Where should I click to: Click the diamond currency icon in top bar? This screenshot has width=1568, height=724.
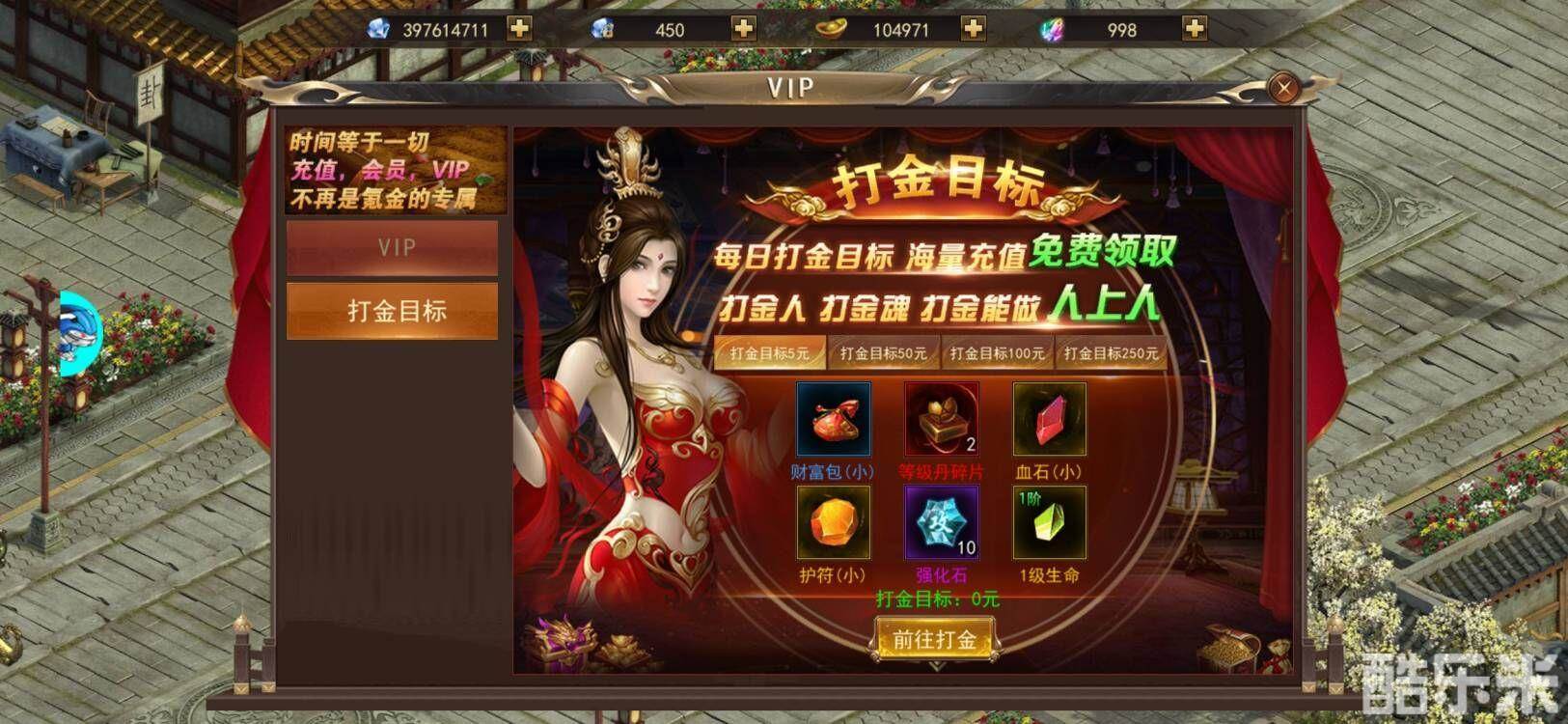376,28
